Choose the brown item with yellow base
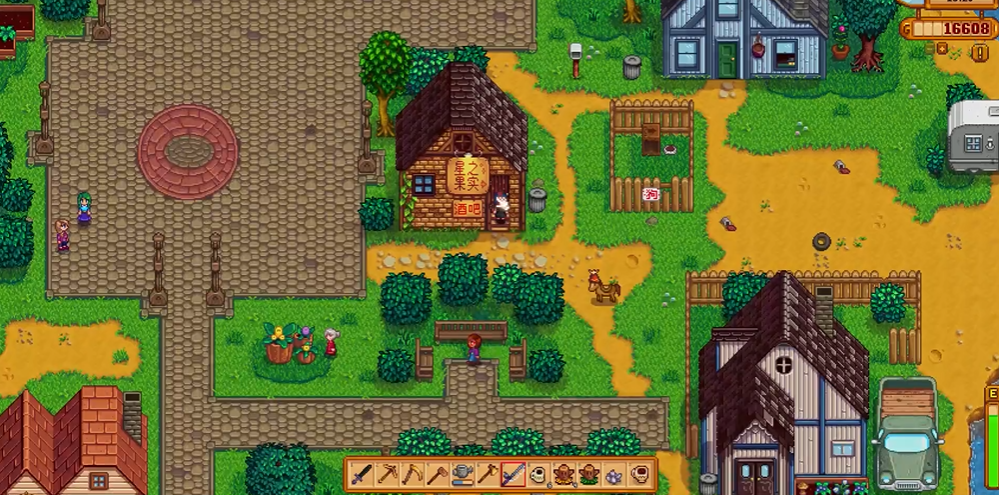The height and width of the screenshot is (495, 999). point(563,474)
